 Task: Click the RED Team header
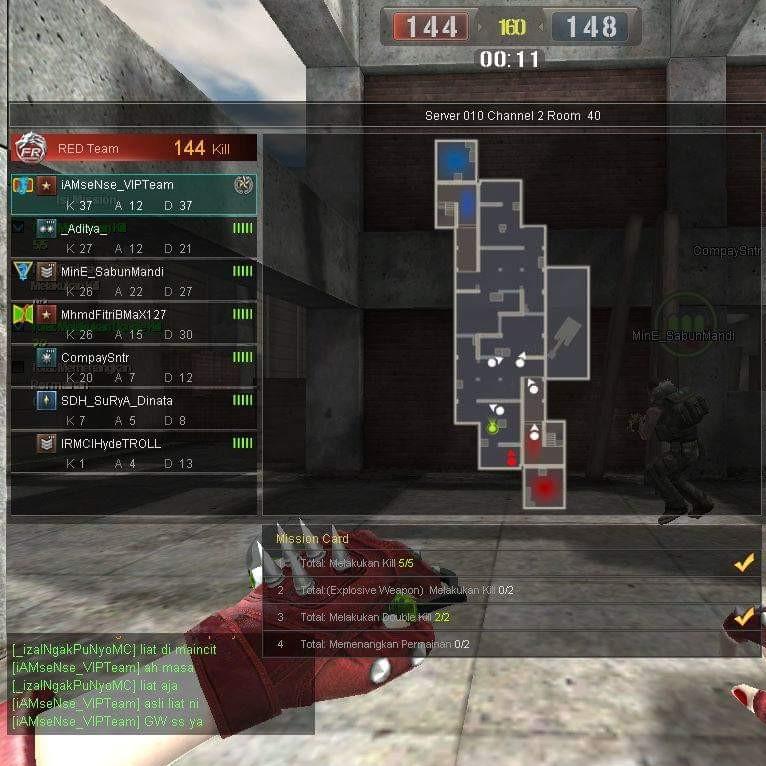point(133,149)
